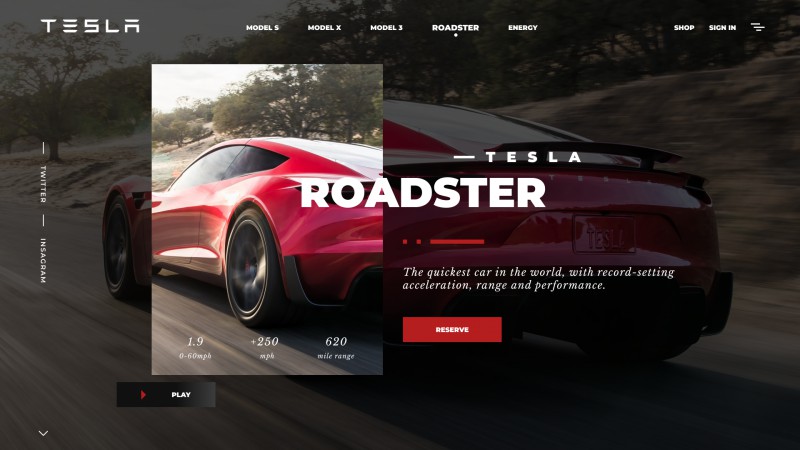Open the Model S page
Image resolution: width=800 pixels, height=450 pixels.
[262, 28]
